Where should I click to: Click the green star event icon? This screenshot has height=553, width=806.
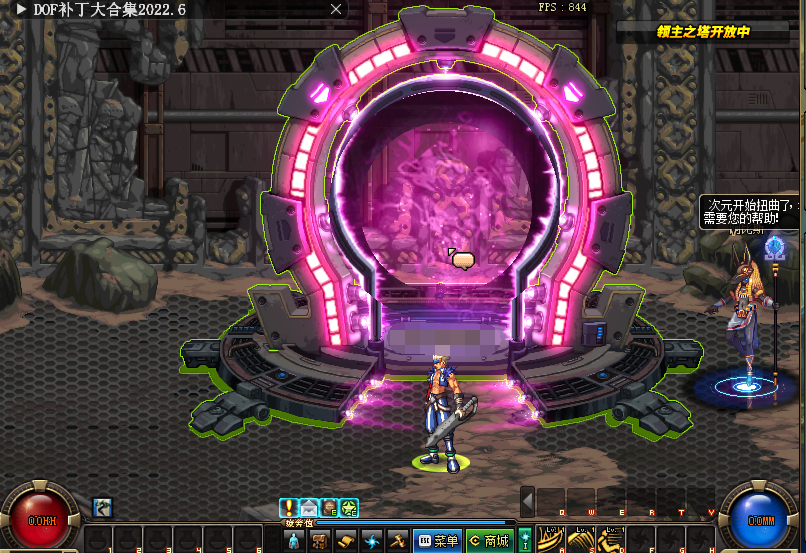pyautogui.click(x=348, y=507)
